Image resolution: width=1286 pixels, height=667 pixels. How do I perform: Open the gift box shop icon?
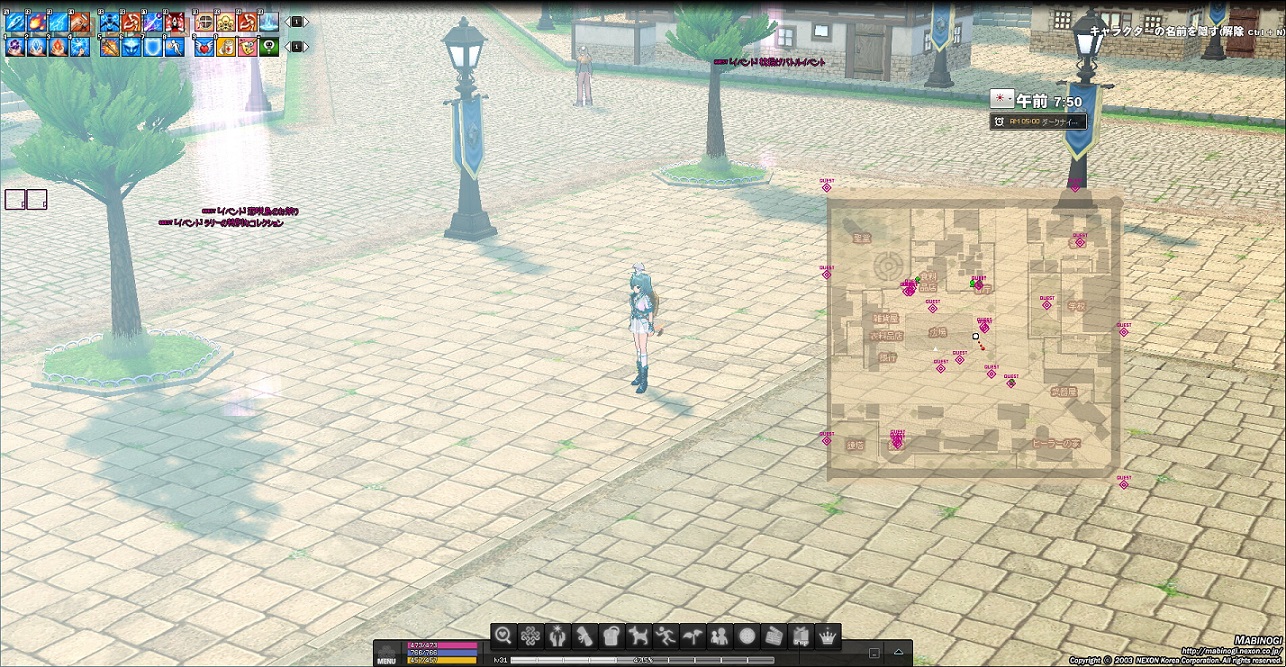pos(800,635)
